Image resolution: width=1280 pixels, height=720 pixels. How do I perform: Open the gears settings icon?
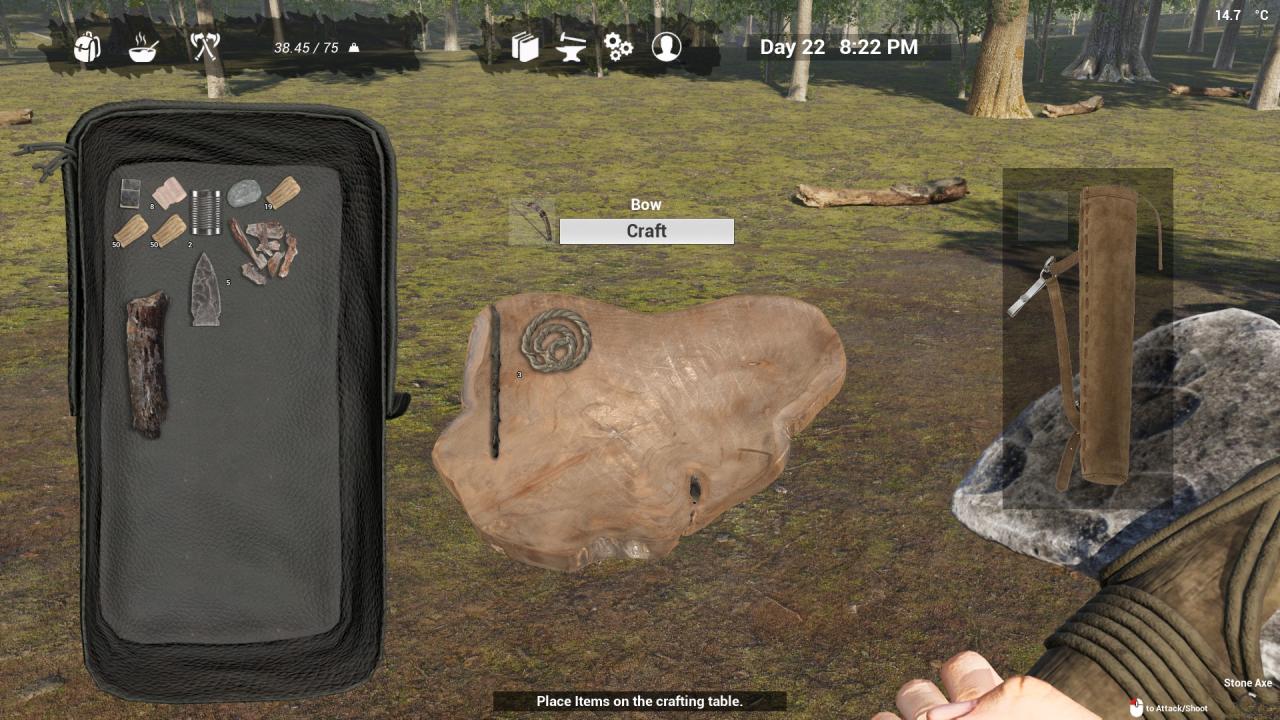pyautogui.click(x=618, y=47)
